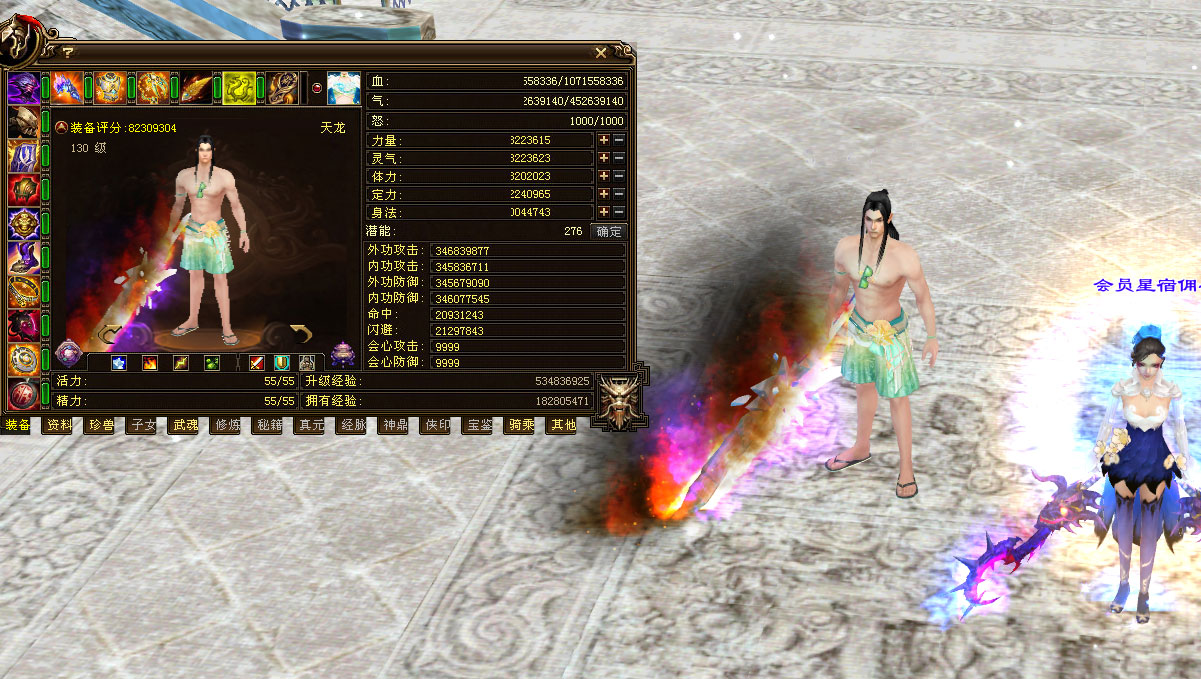Open the question mark help button
The height and width of the screenshot is (679, 1201).
pos(68,52)
